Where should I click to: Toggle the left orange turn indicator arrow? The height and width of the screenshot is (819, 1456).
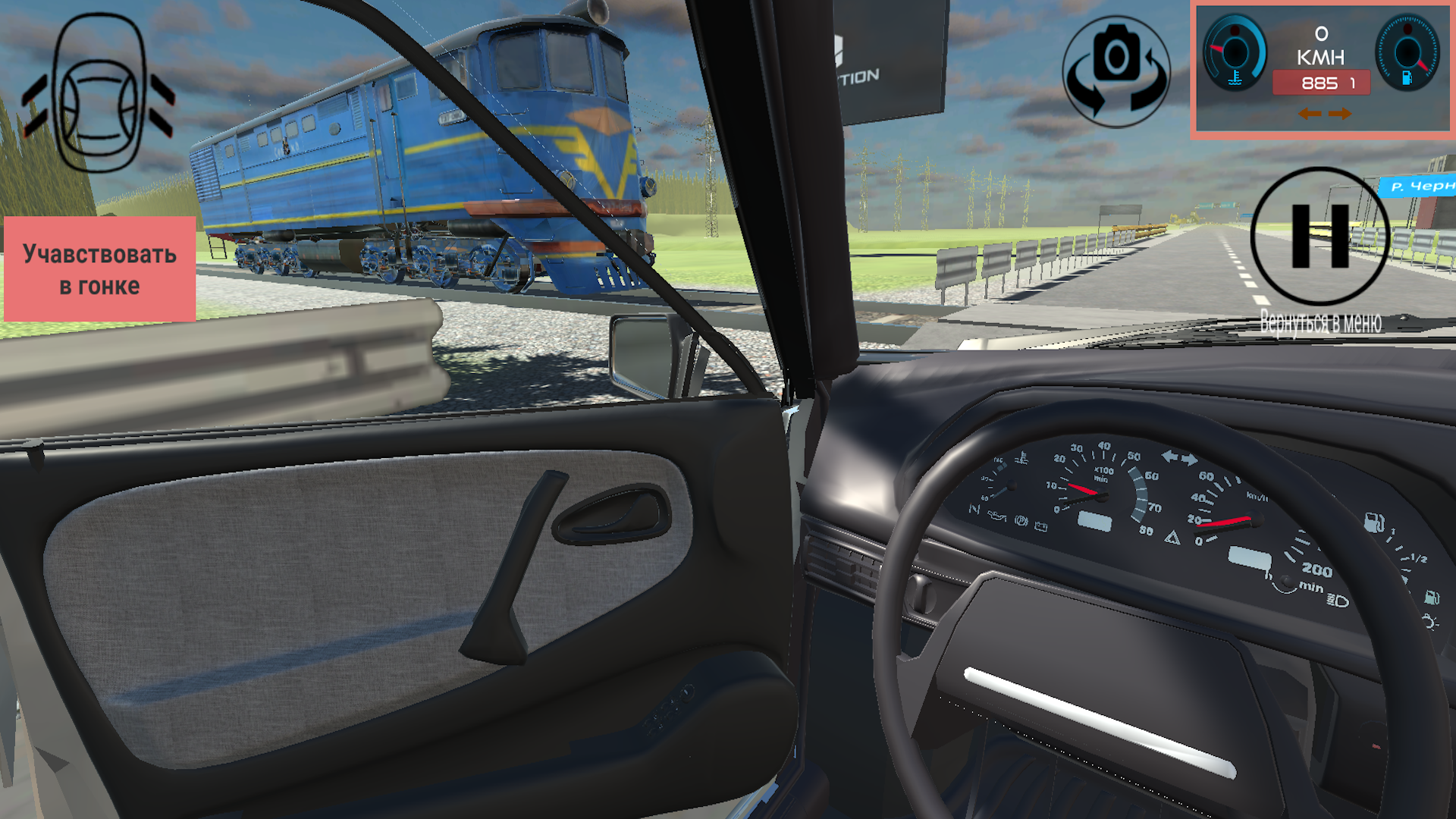(1310, 114)
